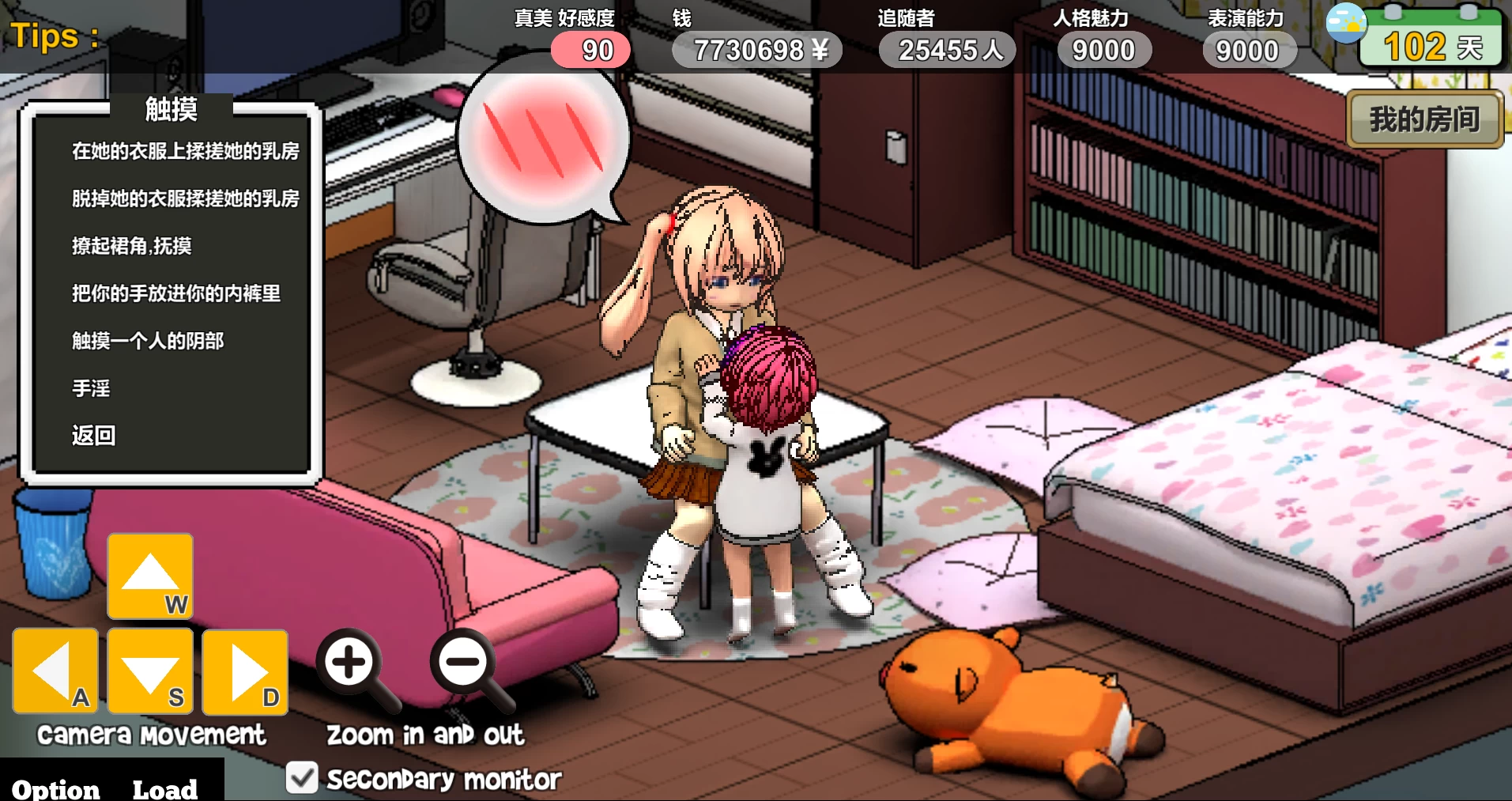1512x801 pixels.
Task: Open the 我的房间 button
Action: click(x=1424, y=119)
